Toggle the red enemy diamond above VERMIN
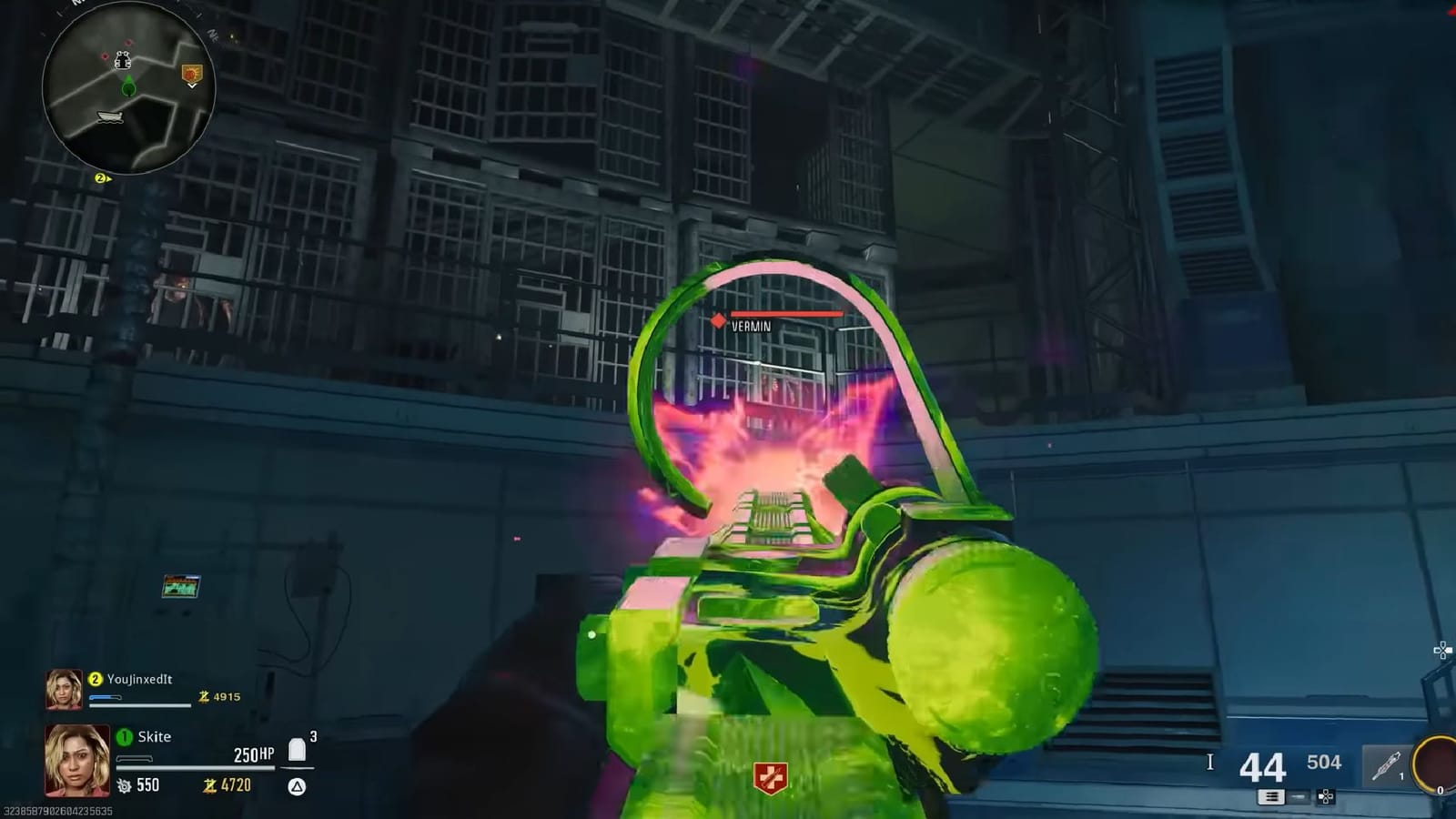1456x819 pixels. [x=719, y=320]
